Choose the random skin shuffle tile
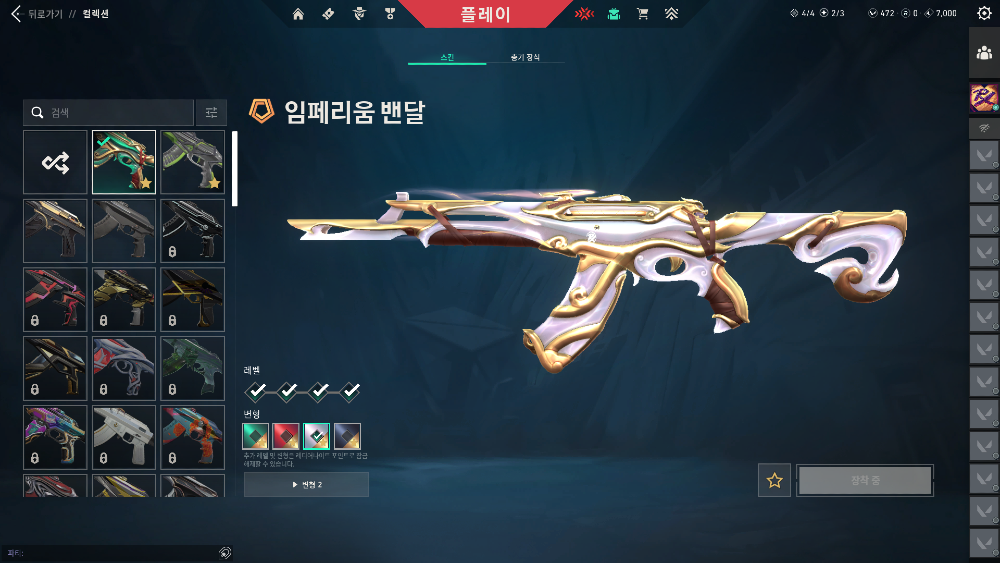 [x=55, y=162]
